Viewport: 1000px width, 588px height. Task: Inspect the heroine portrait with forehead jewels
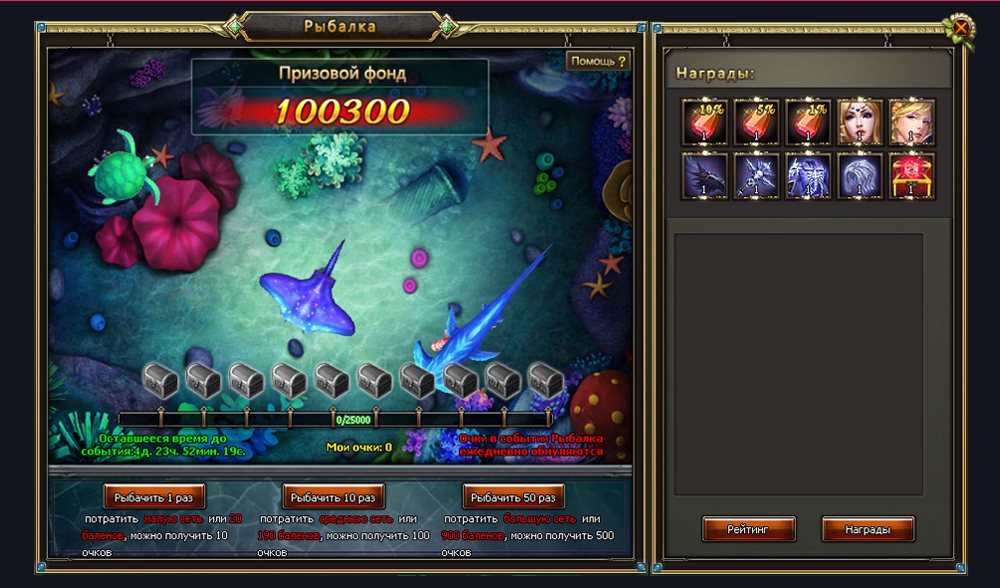click(860, 121)
